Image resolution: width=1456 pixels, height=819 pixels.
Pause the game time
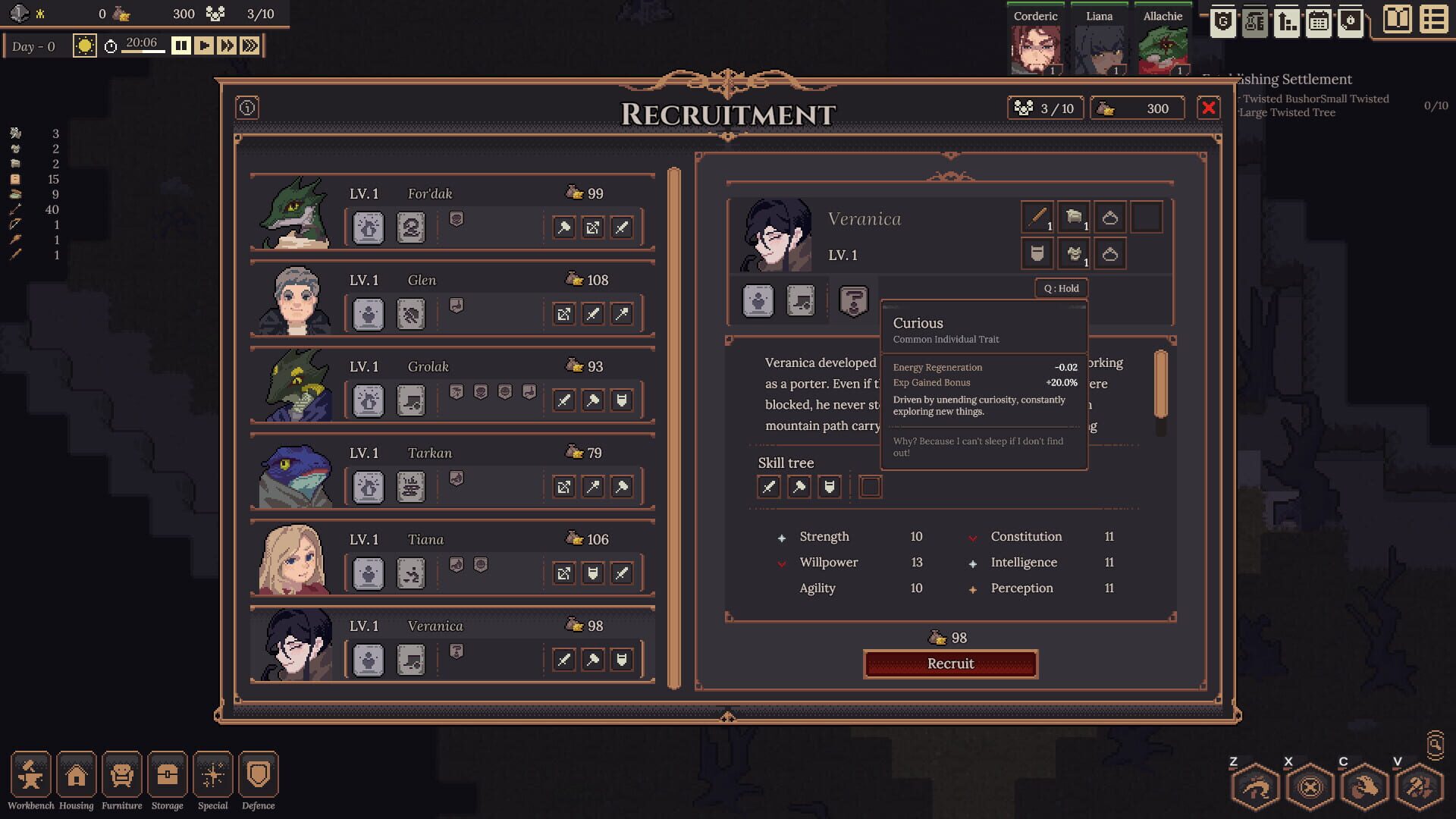(180, 45)
